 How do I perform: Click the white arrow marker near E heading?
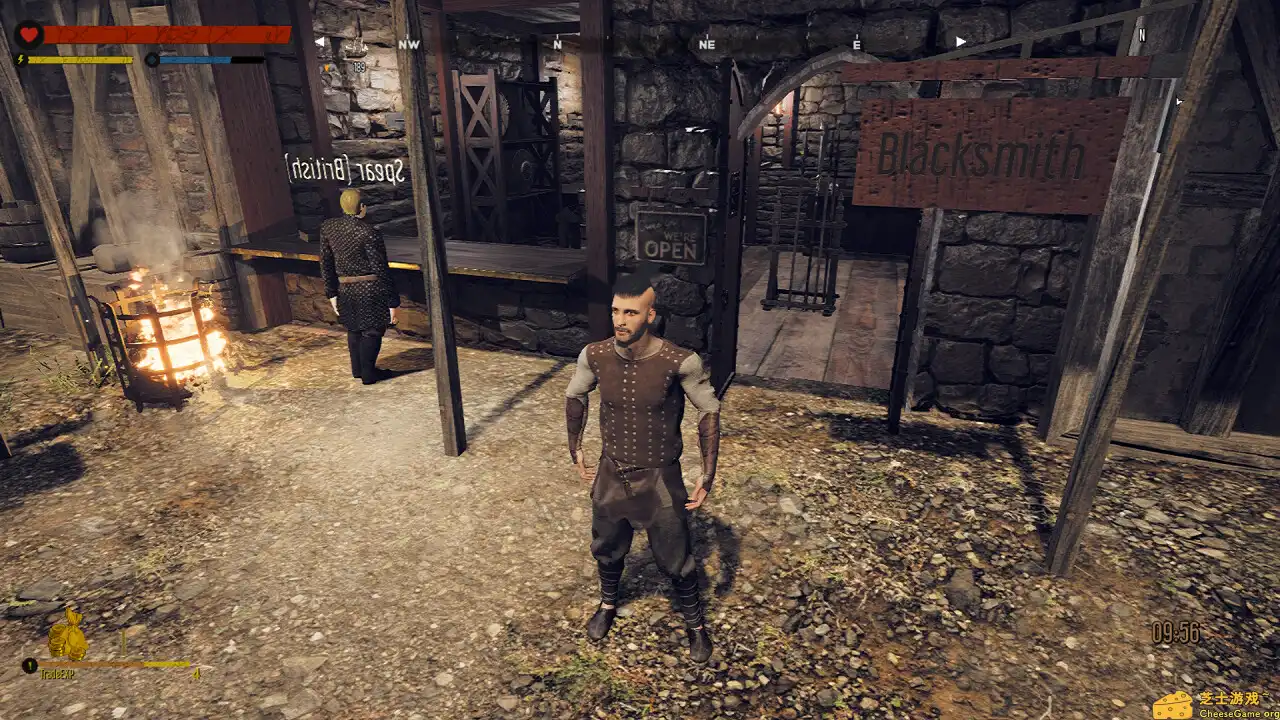(x=959, y=41)
